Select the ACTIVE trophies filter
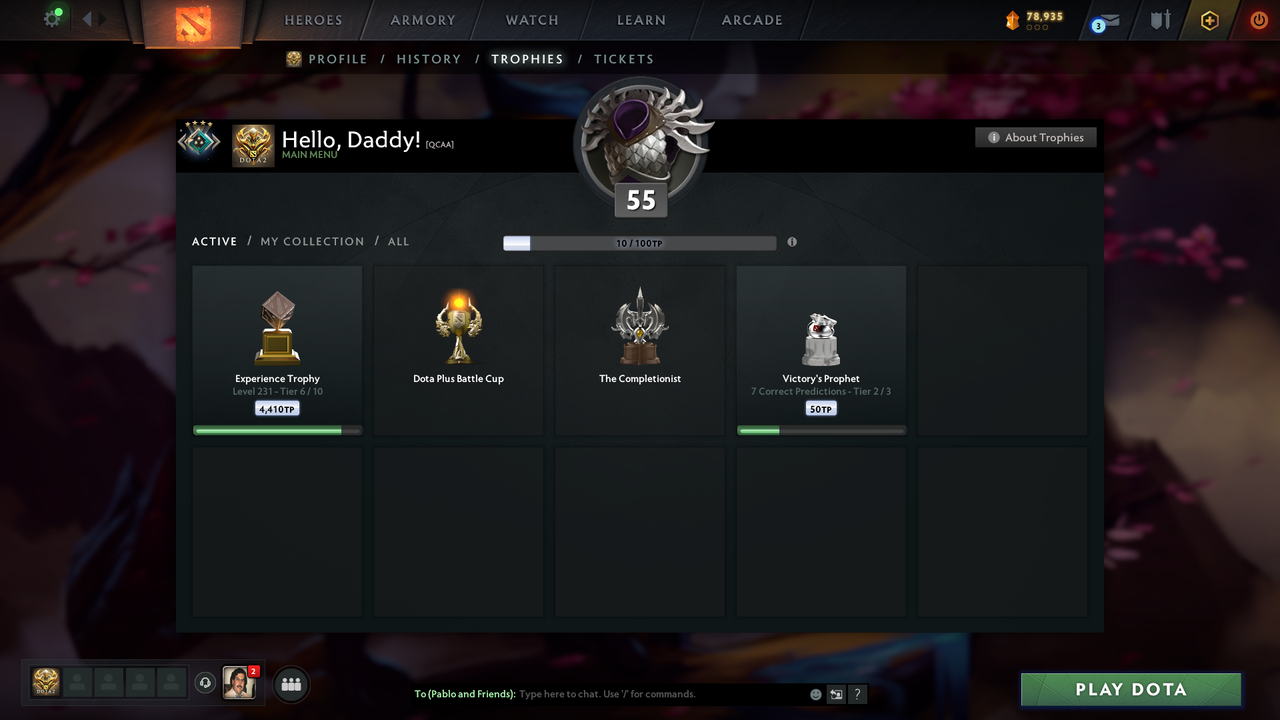 pos(214,241)
